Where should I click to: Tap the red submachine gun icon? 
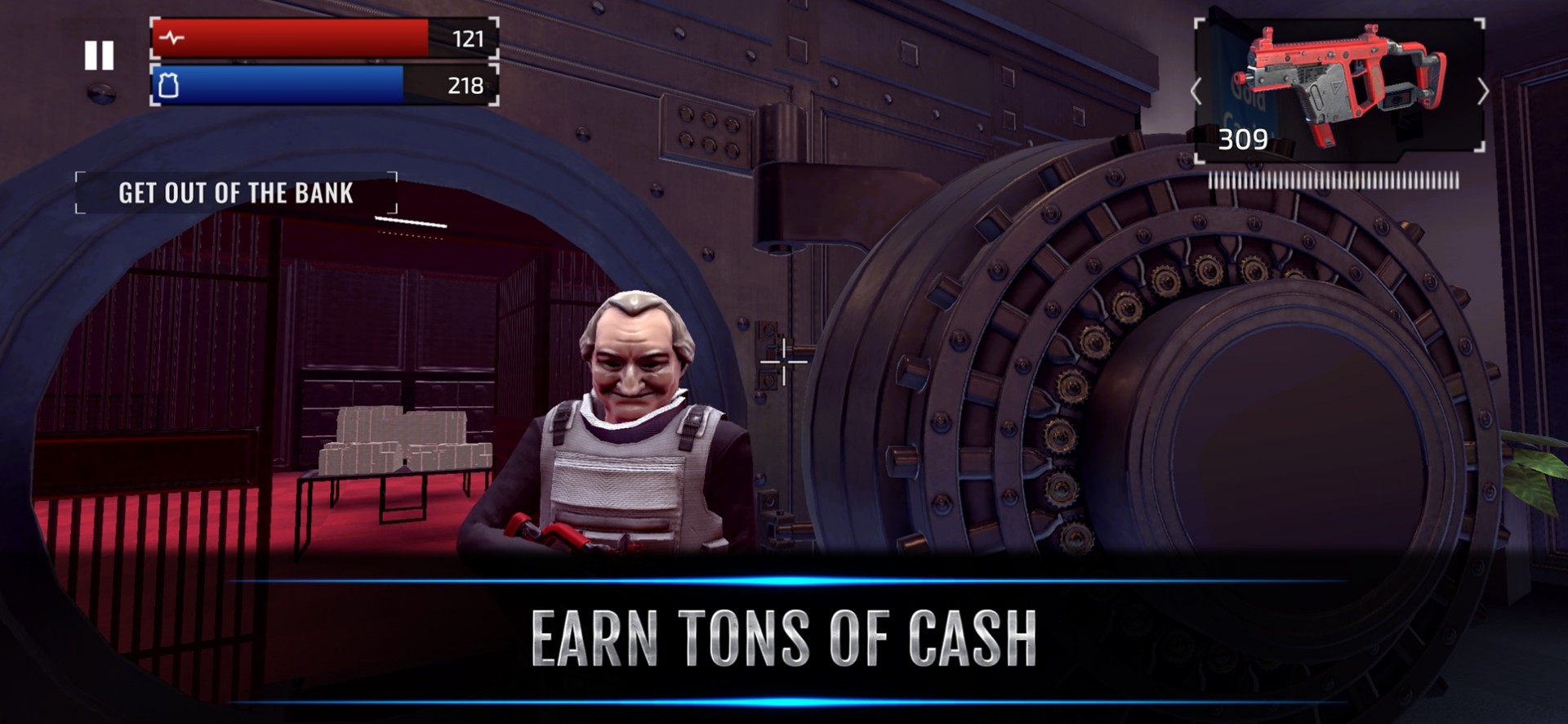pos(1339,84)
